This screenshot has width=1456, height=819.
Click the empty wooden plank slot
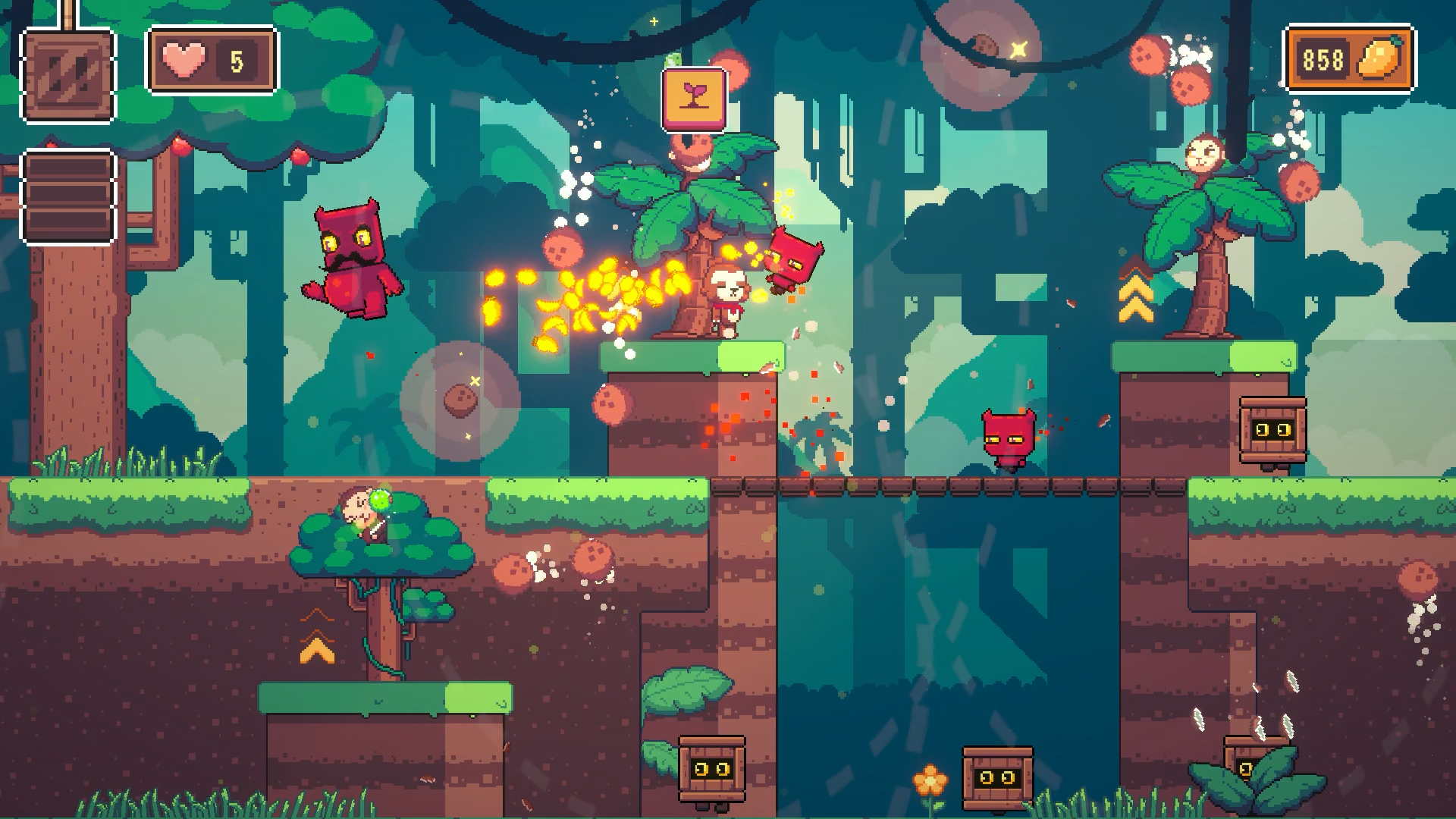pyautogui.click(x=68, y=197)
